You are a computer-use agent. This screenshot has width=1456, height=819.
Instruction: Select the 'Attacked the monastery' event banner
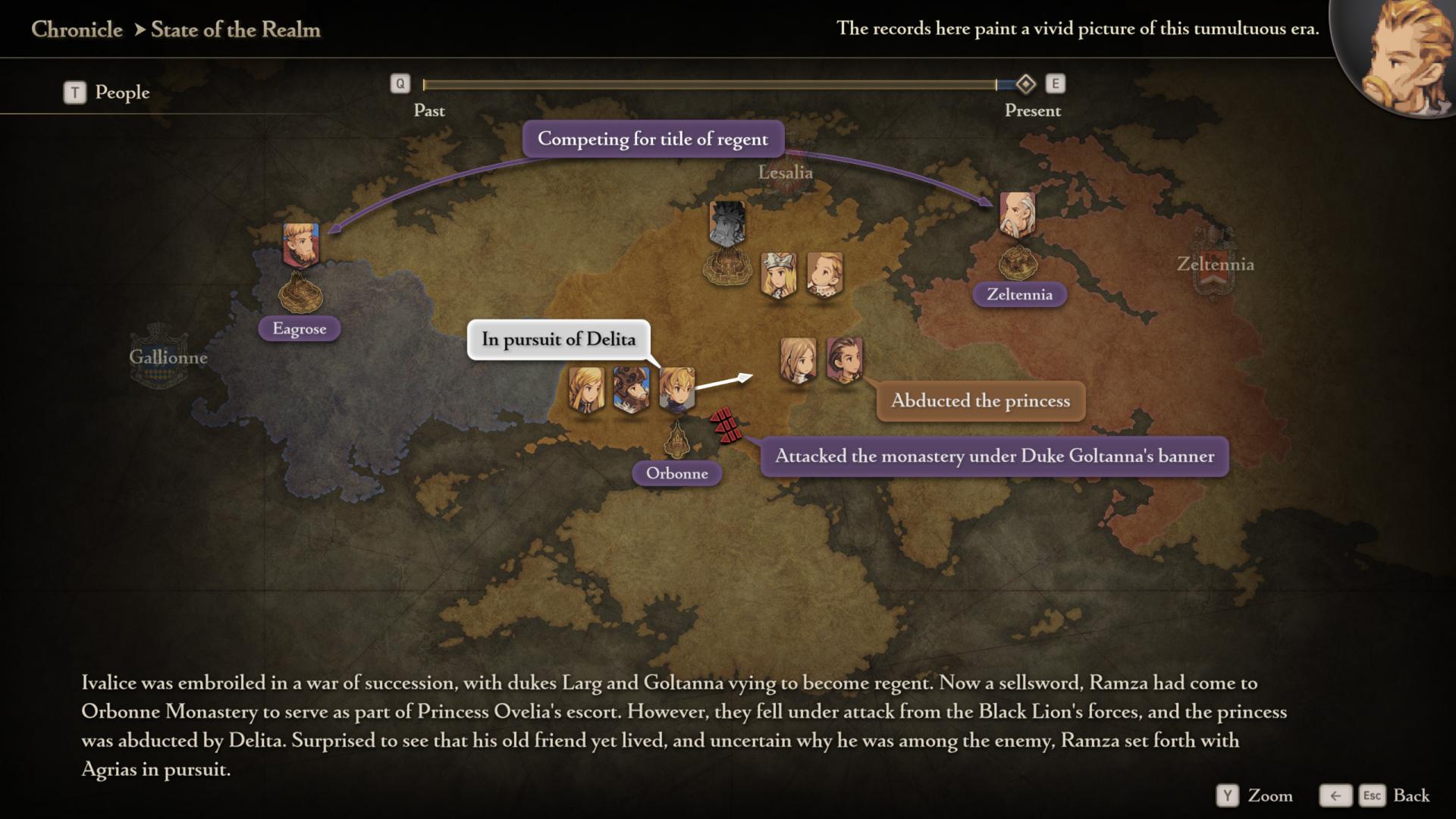tap(993, 456)
